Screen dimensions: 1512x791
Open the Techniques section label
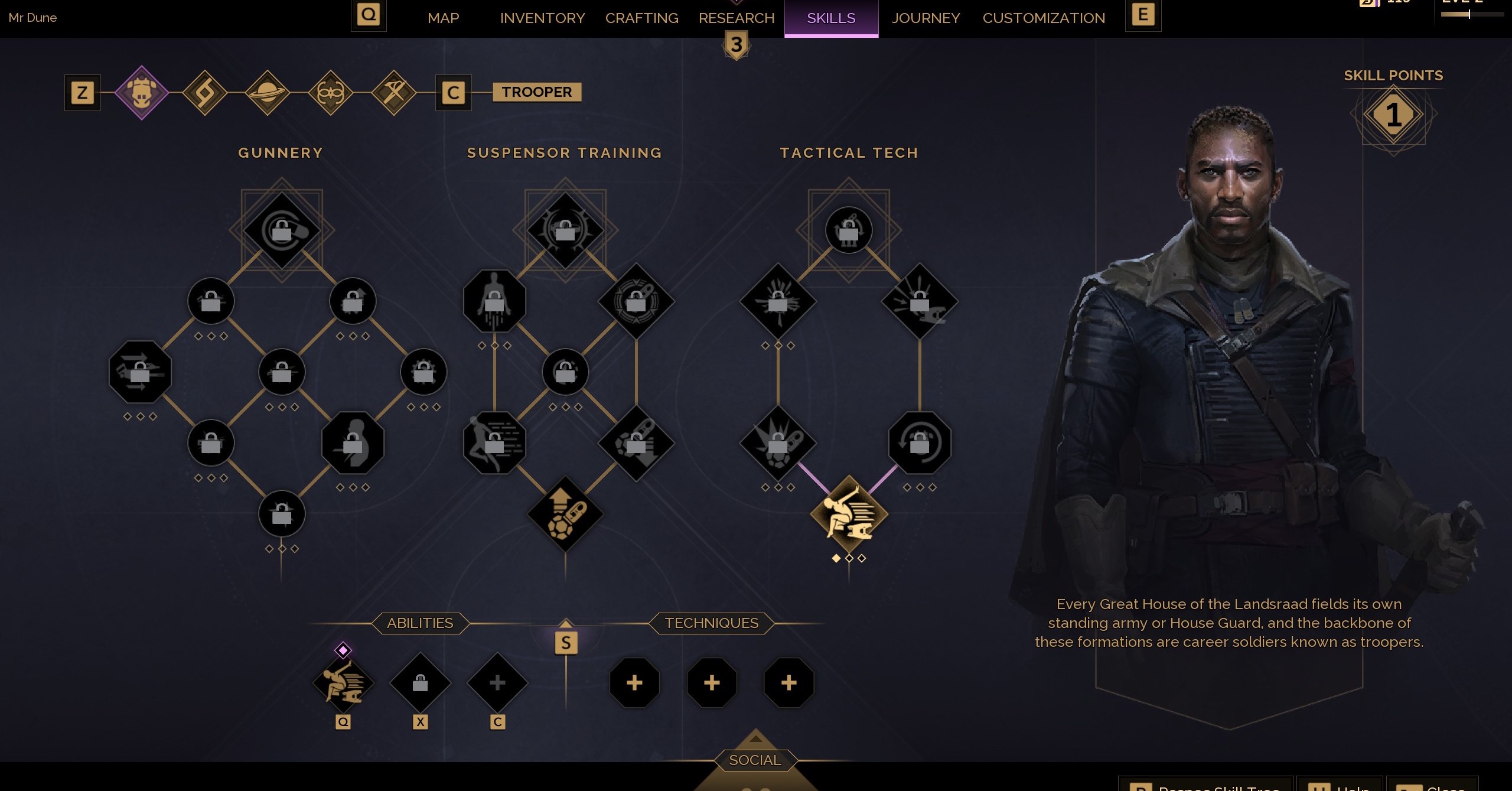(711, 623)
